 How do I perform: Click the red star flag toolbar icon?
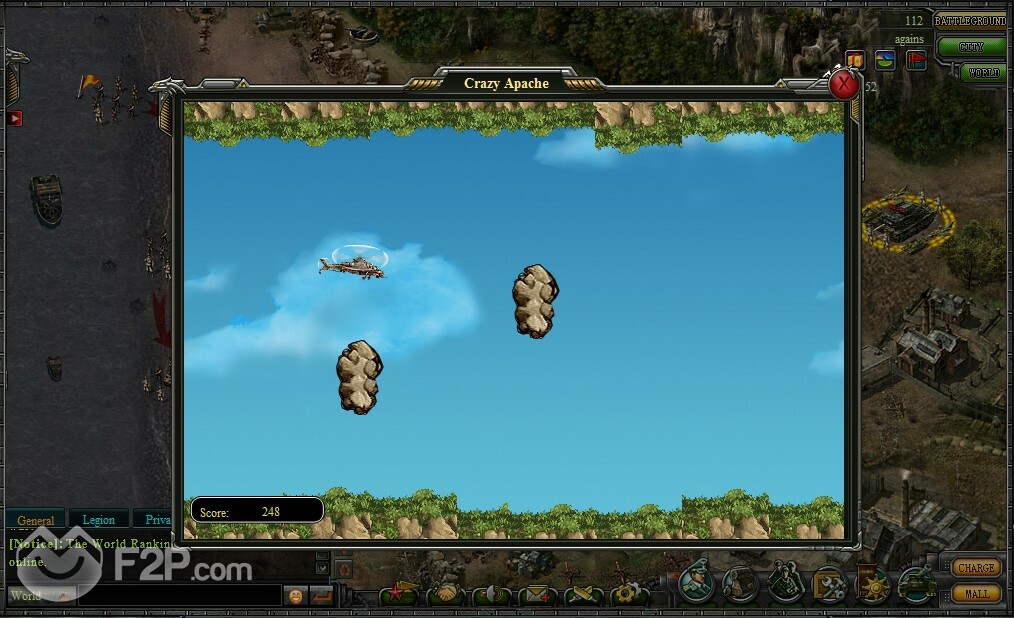pyautogui.click(x=398, y=595)
